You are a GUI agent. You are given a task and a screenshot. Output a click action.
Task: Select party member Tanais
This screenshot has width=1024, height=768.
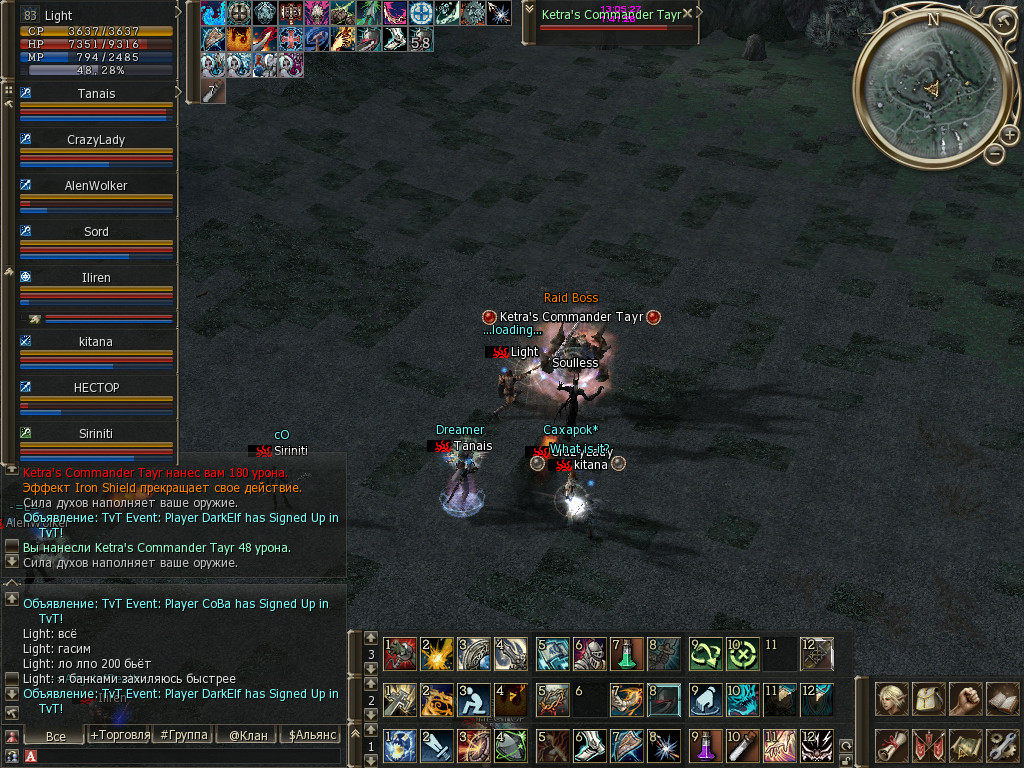(96, 94)
